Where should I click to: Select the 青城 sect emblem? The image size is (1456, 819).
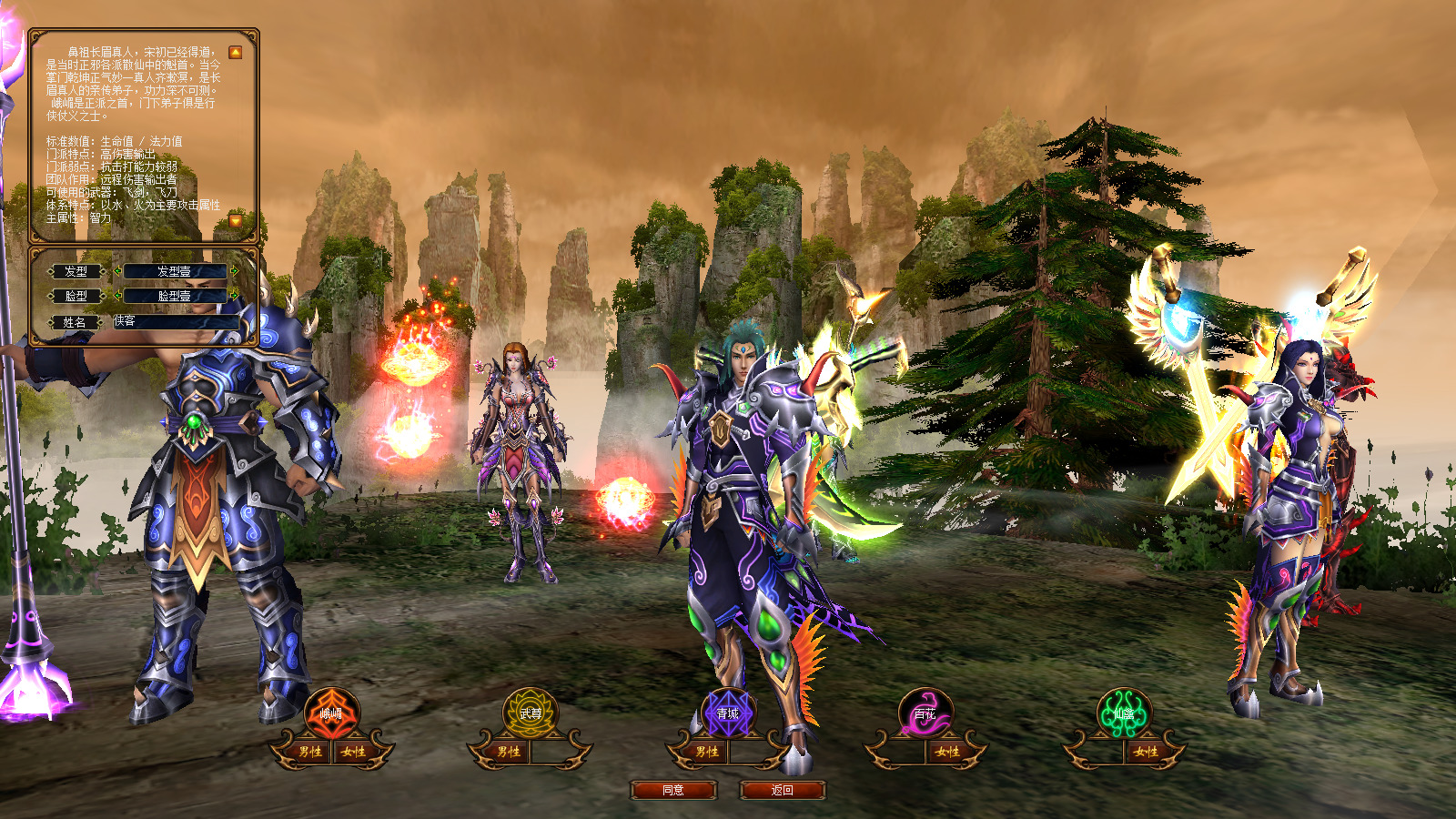point(728,713)
